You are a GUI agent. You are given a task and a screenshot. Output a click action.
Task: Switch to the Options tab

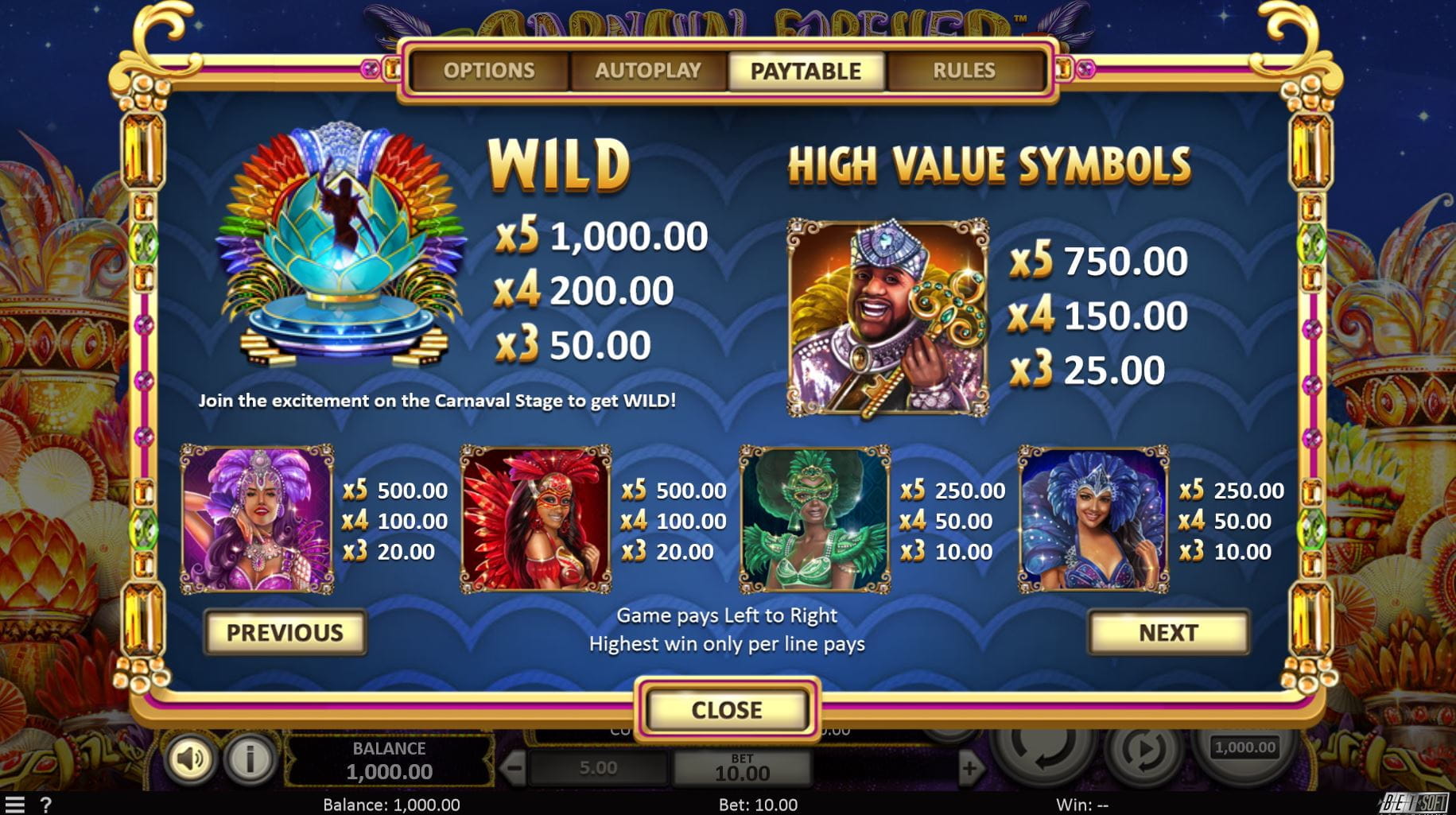coord(489,71)
